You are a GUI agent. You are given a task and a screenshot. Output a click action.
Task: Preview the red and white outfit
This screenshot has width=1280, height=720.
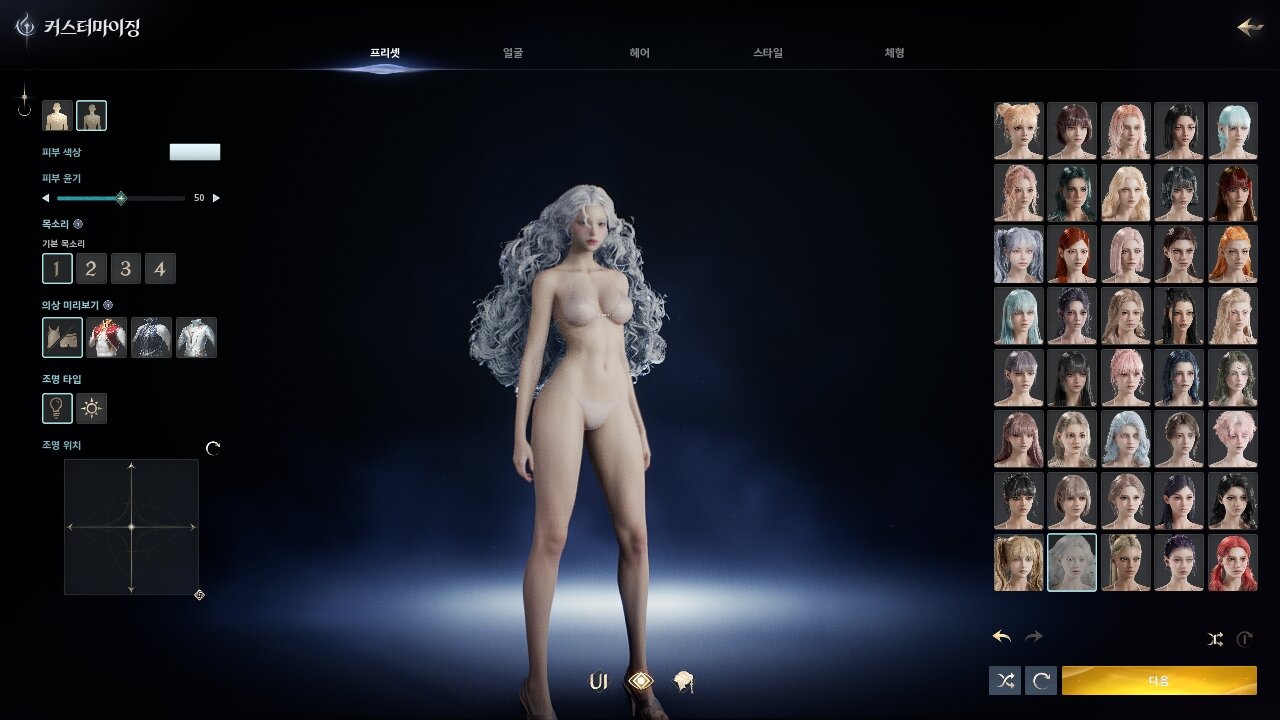(x=107, y=338)
